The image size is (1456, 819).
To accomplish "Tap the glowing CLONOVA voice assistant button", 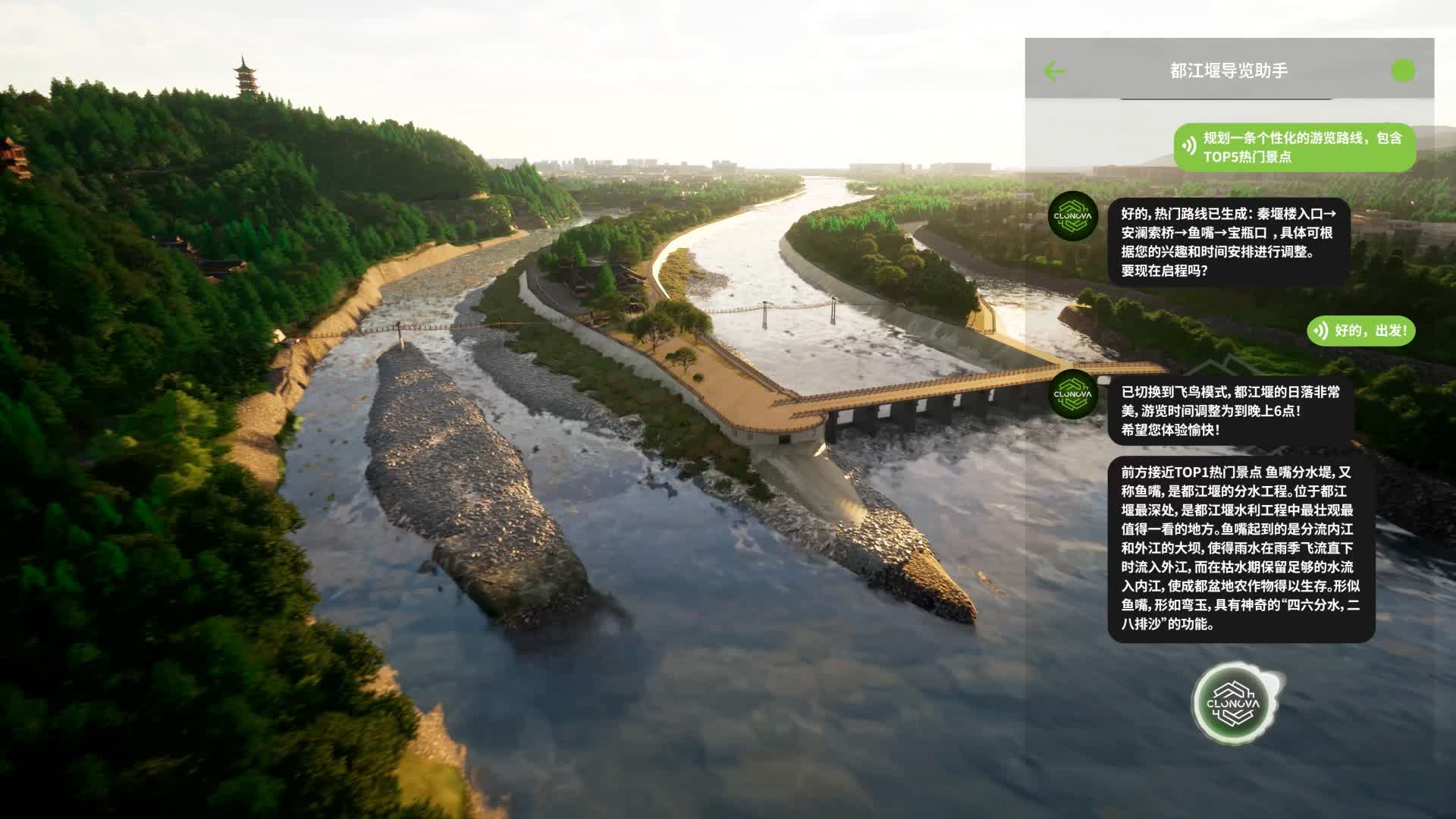I will (1234, 704).
